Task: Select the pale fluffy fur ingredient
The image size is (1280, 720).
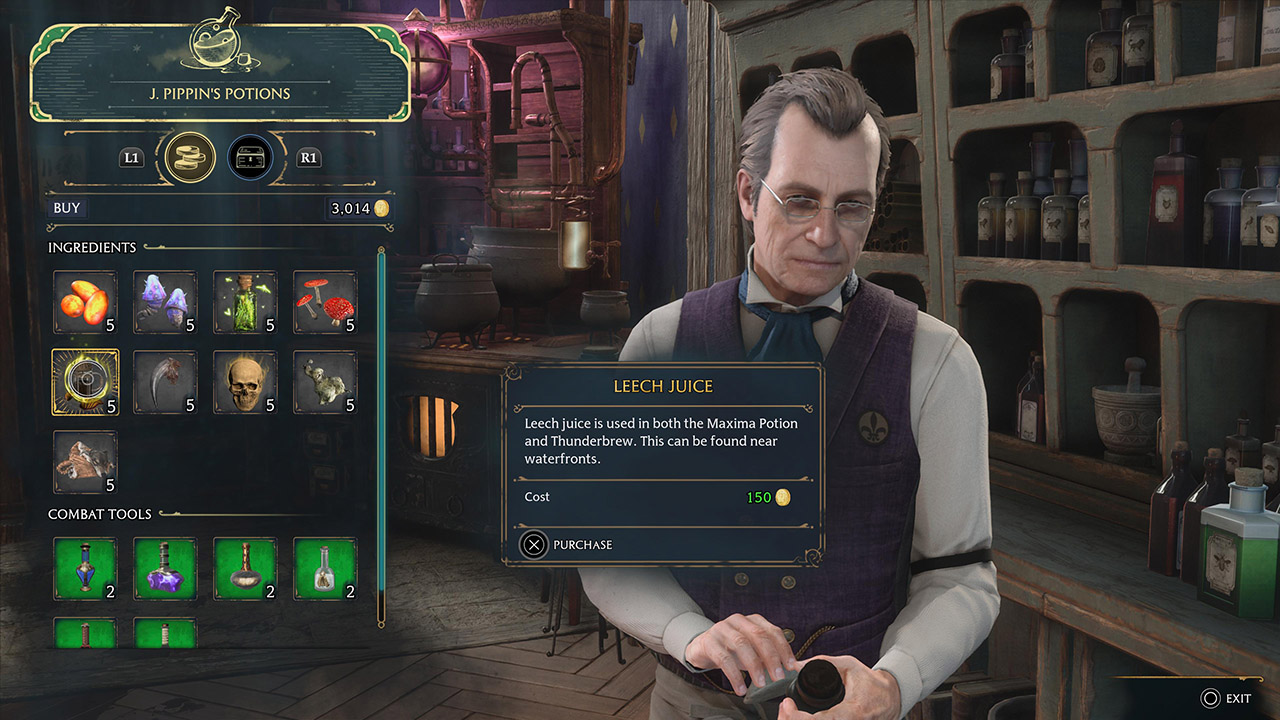Action: click(325, 382)
